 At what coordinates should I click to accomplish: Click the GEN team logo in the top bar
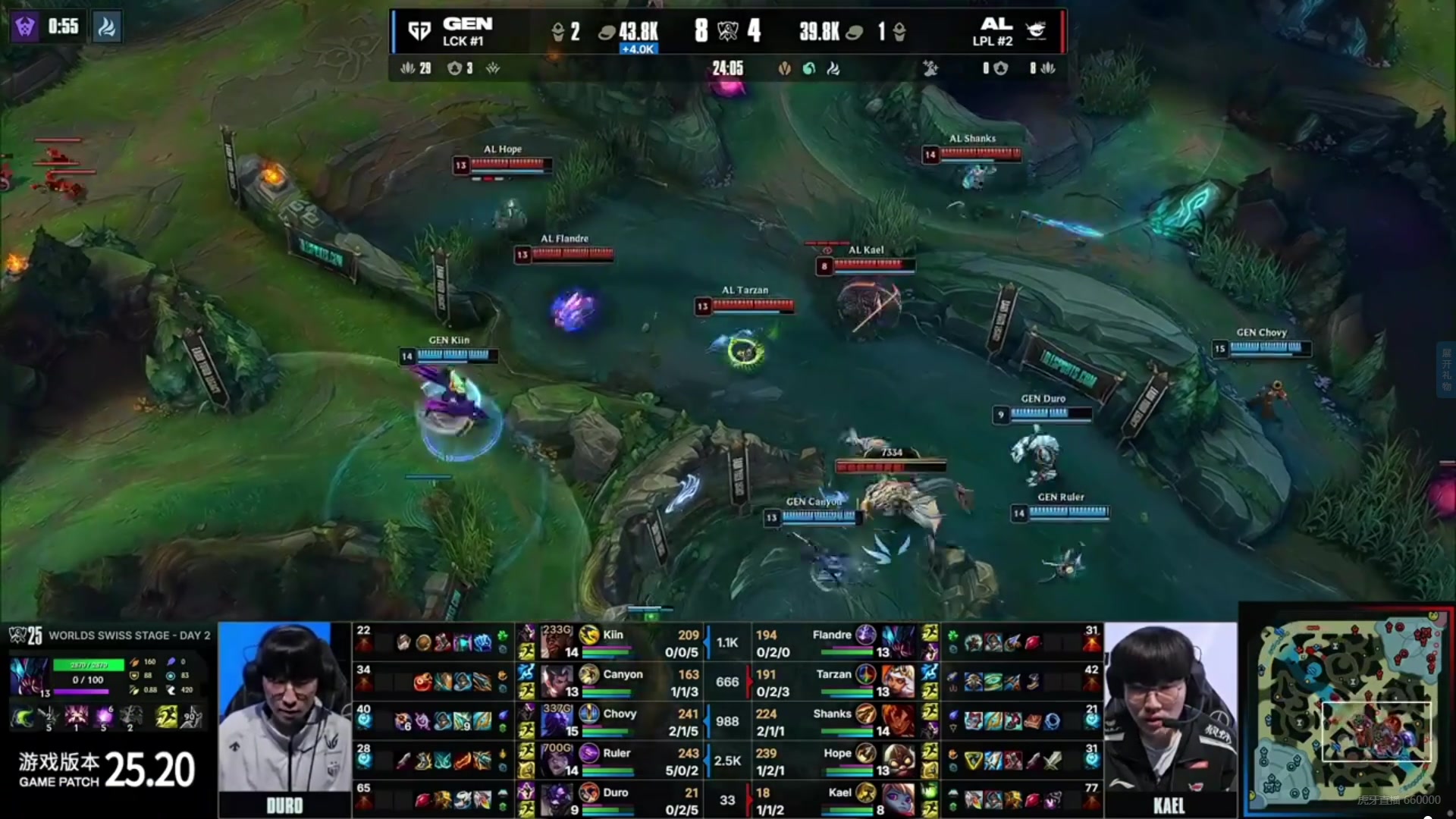419,31
